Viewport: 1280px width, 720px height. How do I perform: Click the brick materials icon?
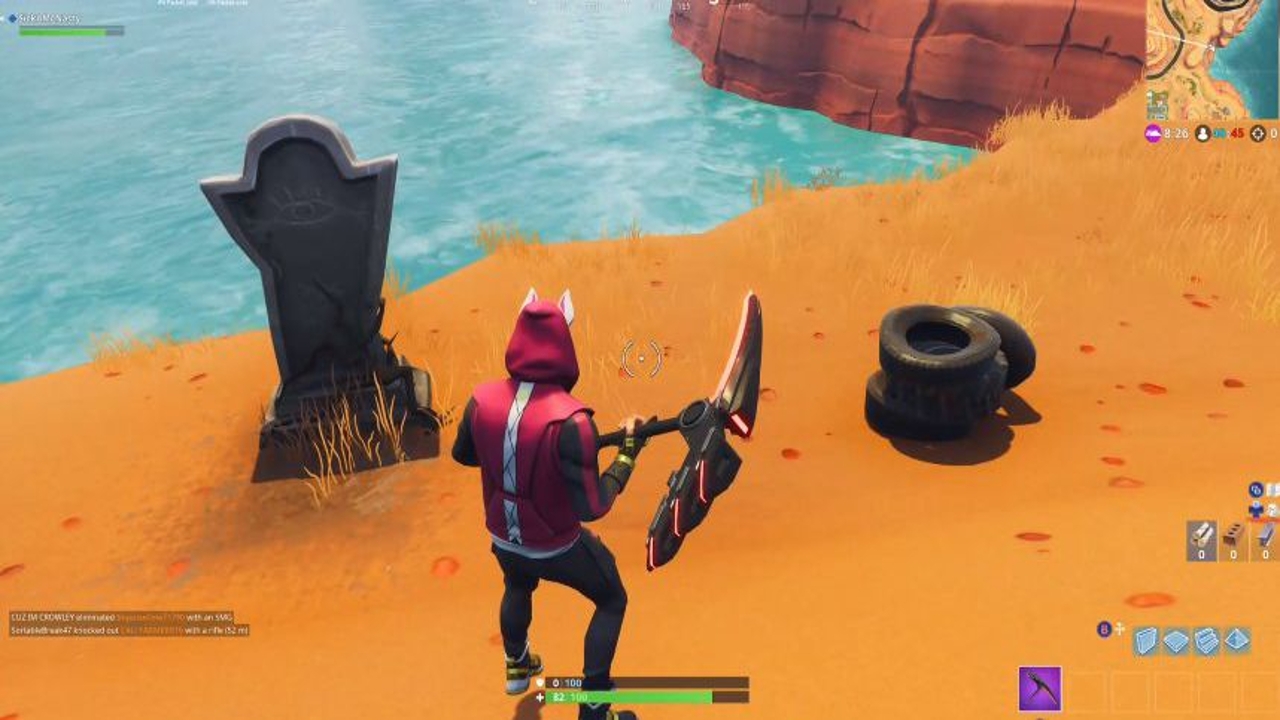(x=1233, y=533)
